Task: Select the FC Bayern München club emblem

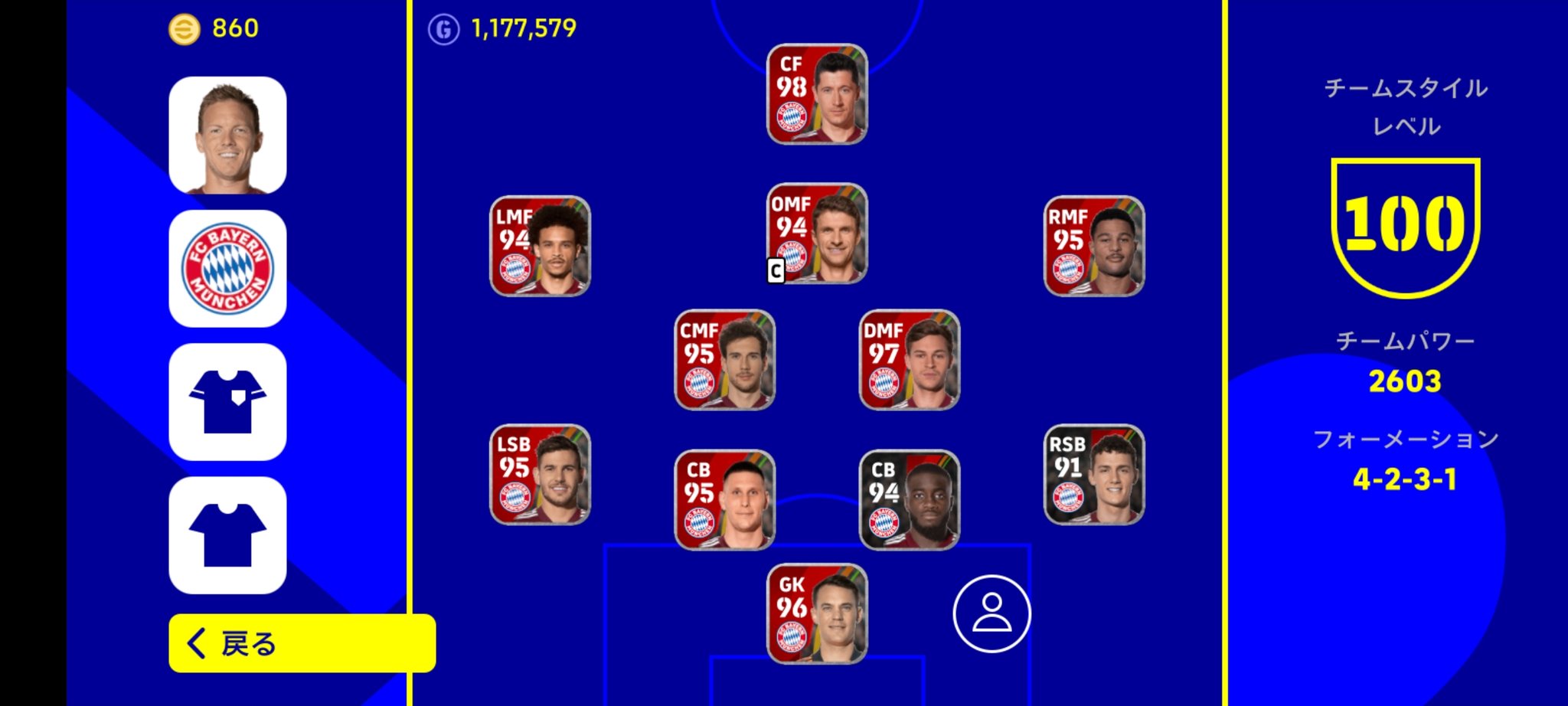Action: [x=227, y=266]
